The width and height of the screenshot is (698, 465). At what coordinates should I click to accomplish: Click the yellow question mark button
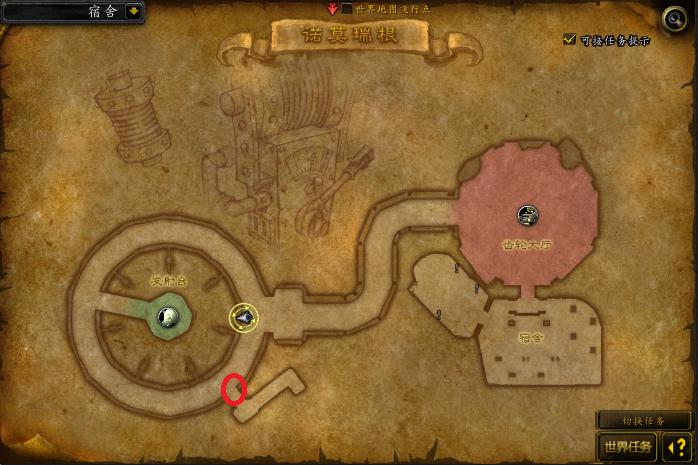pyautogui.click(x=675, y=446)
